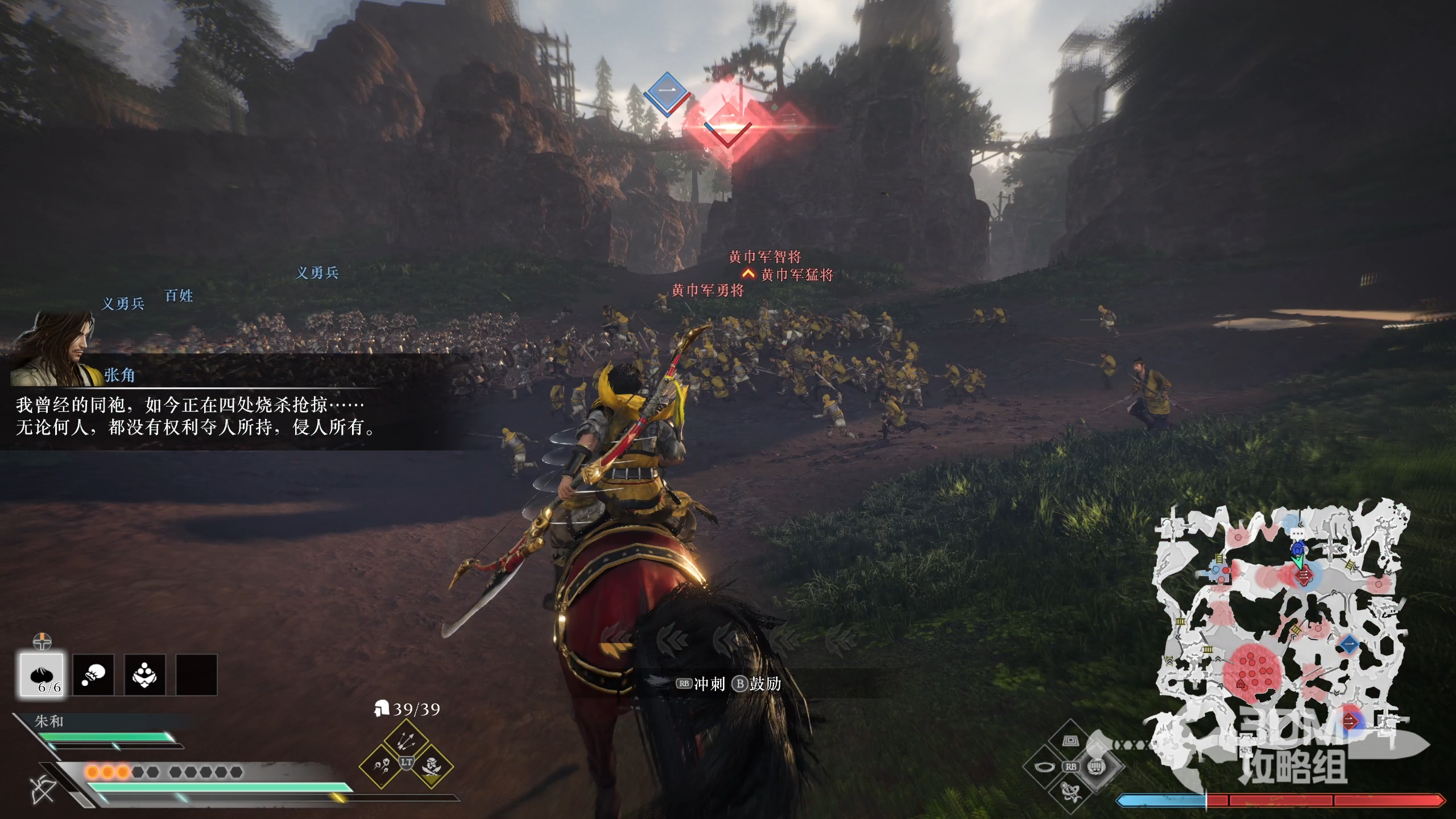Click the troop count helmet icon
This screenshot has height=819, width=1456.
tap(381, 709)
